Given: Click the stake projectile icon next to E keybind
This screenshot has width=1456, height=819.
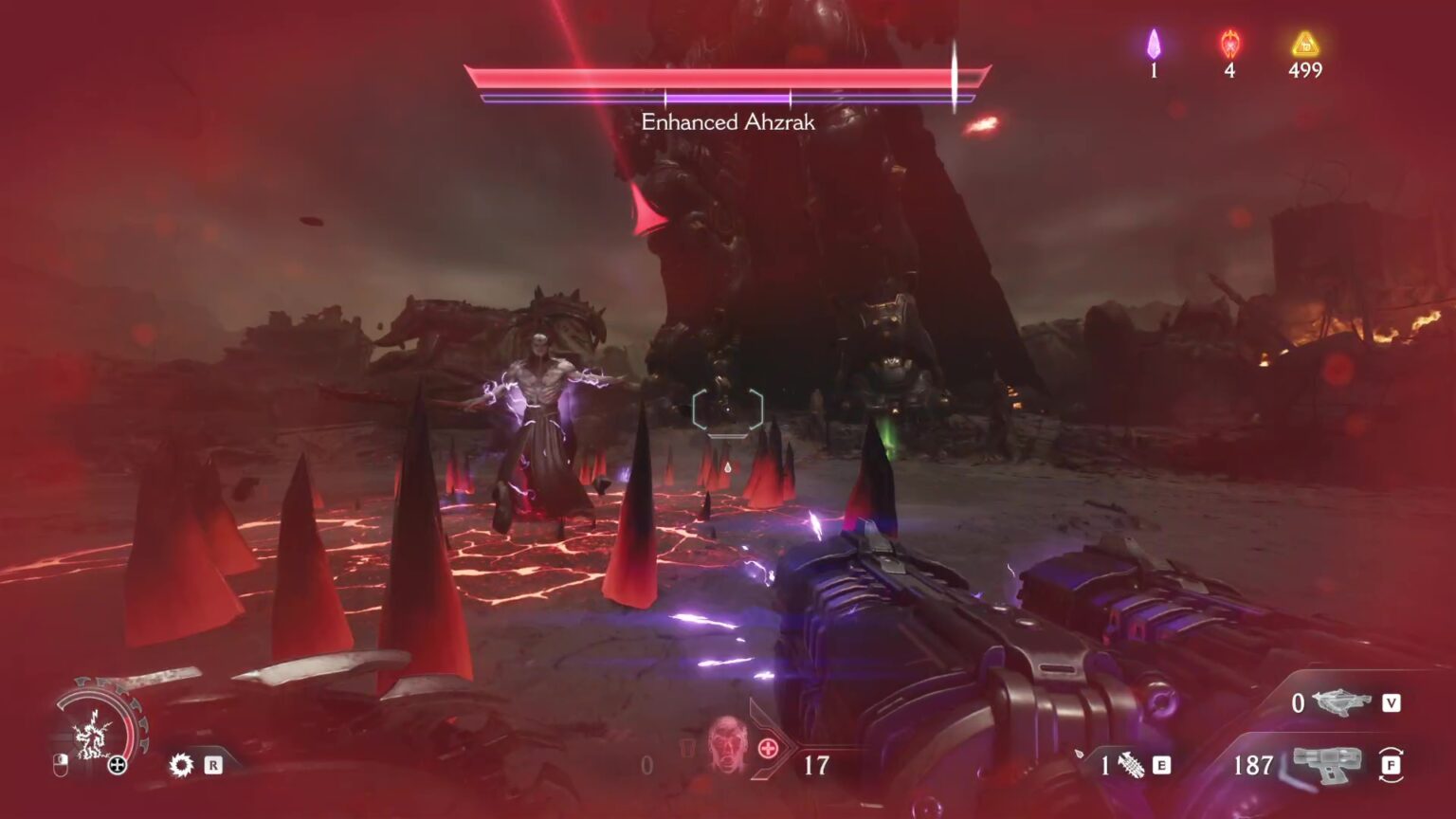Looking at the screenshot, I should point(1131,763).
